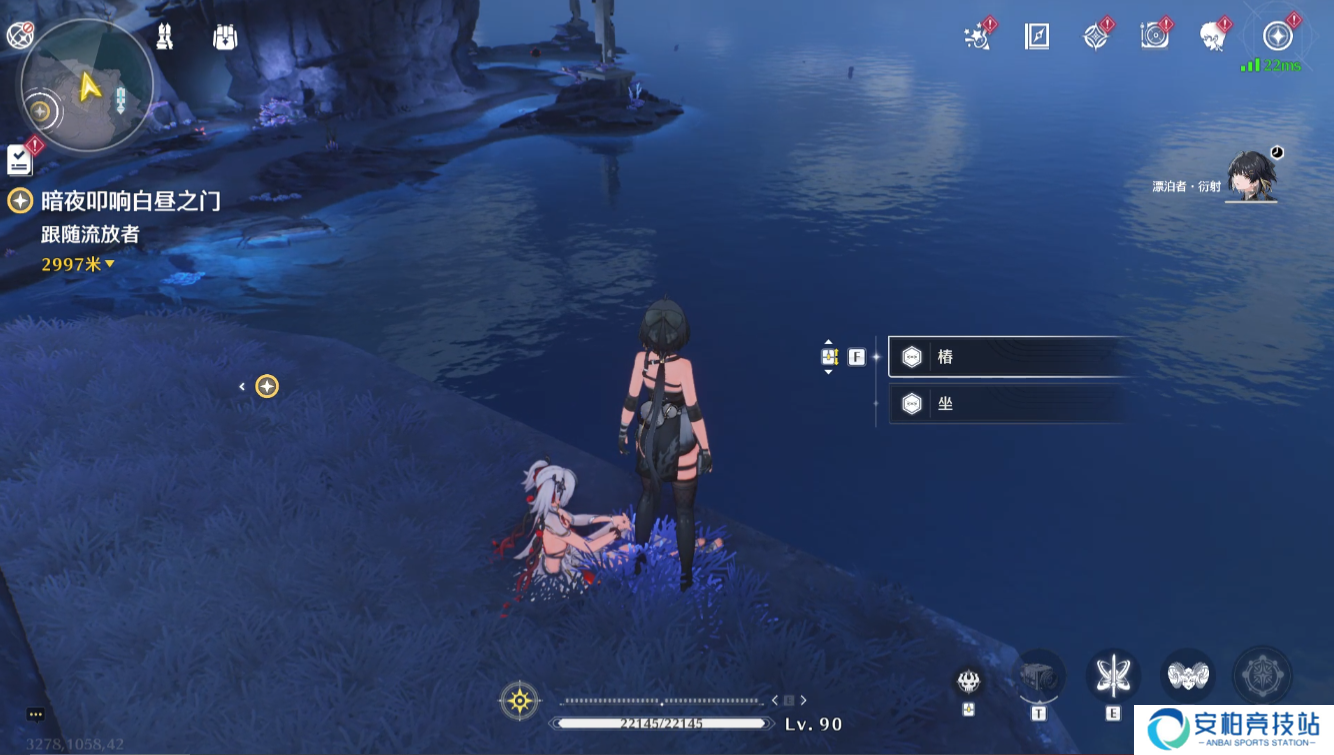Open the team setup icon beside backpack

coord(165,37)
